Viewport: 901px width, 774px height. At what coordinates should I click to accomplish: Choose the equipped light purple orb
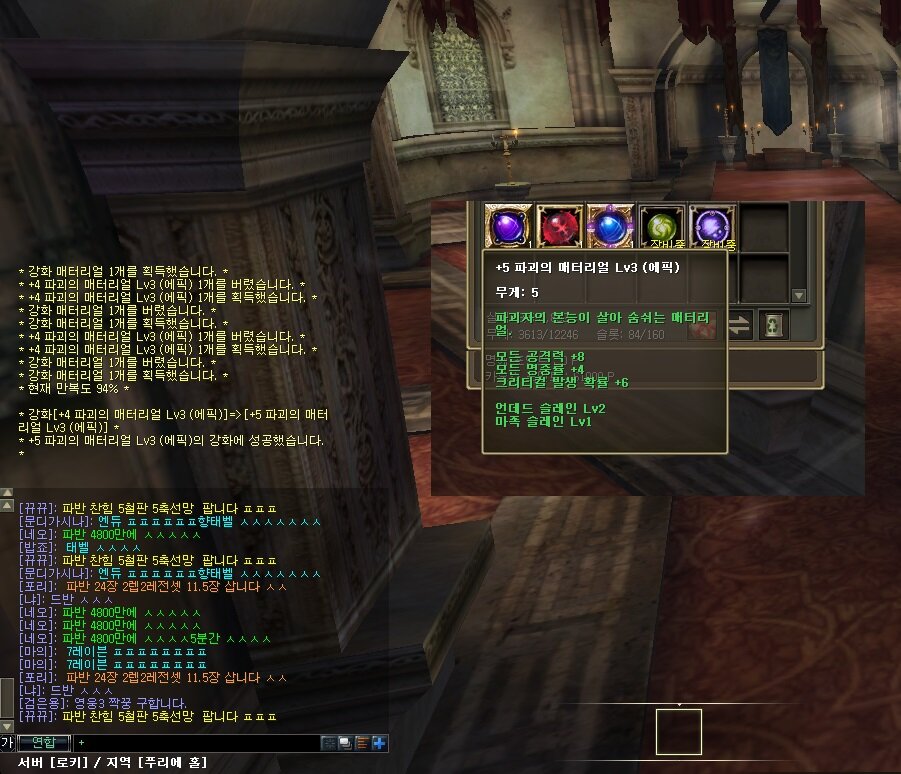click(x=713, y=226)
